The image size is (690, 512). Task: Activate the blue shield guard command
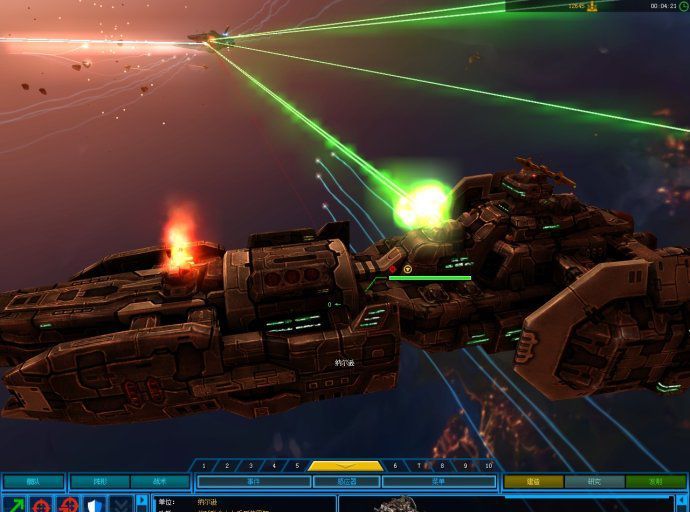pos(94,504)
